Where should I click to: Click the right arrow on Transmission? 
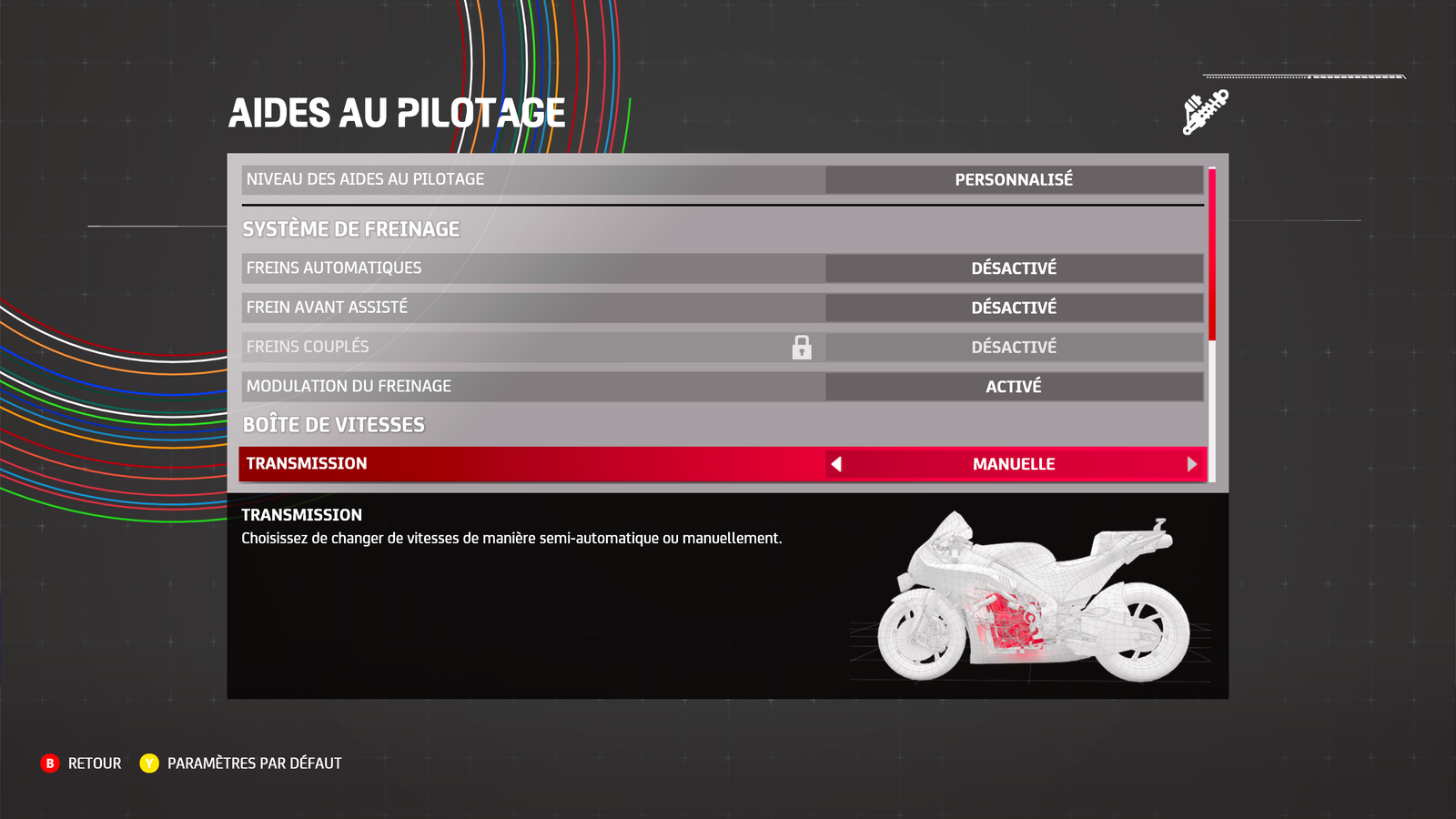(1191, 464)
